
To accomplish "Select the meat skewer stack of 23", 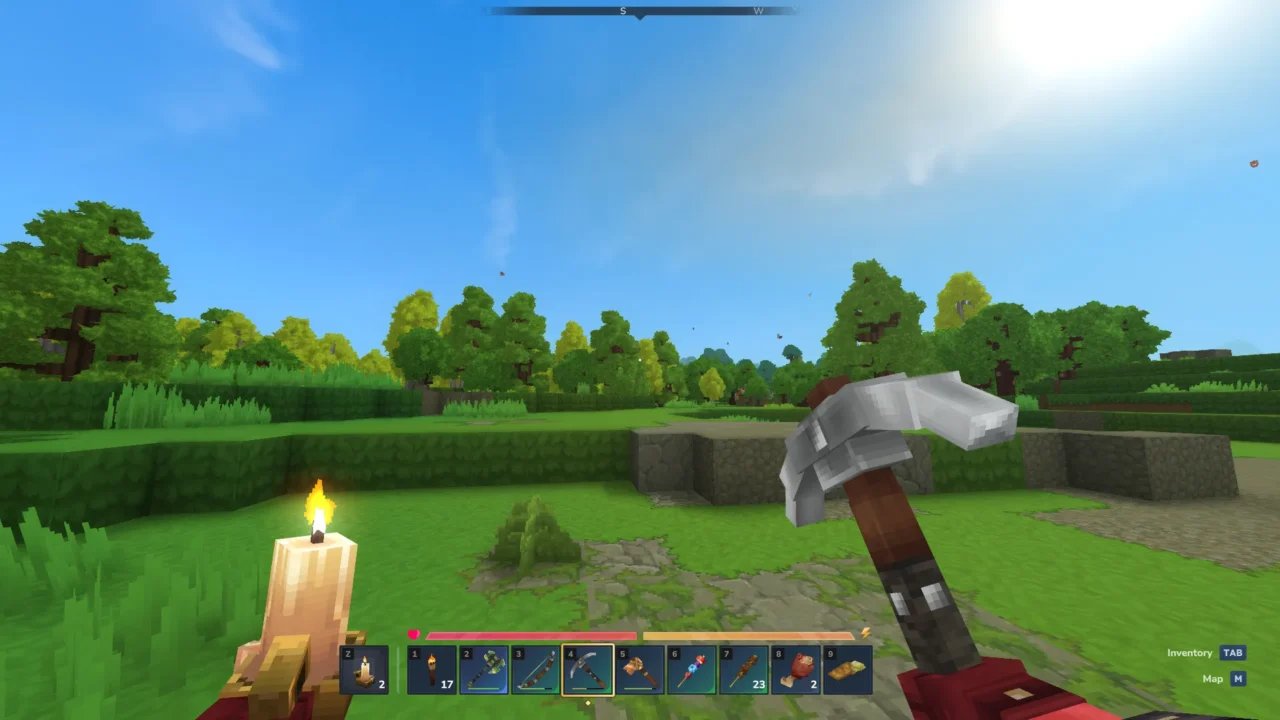I will pos(744,670).
